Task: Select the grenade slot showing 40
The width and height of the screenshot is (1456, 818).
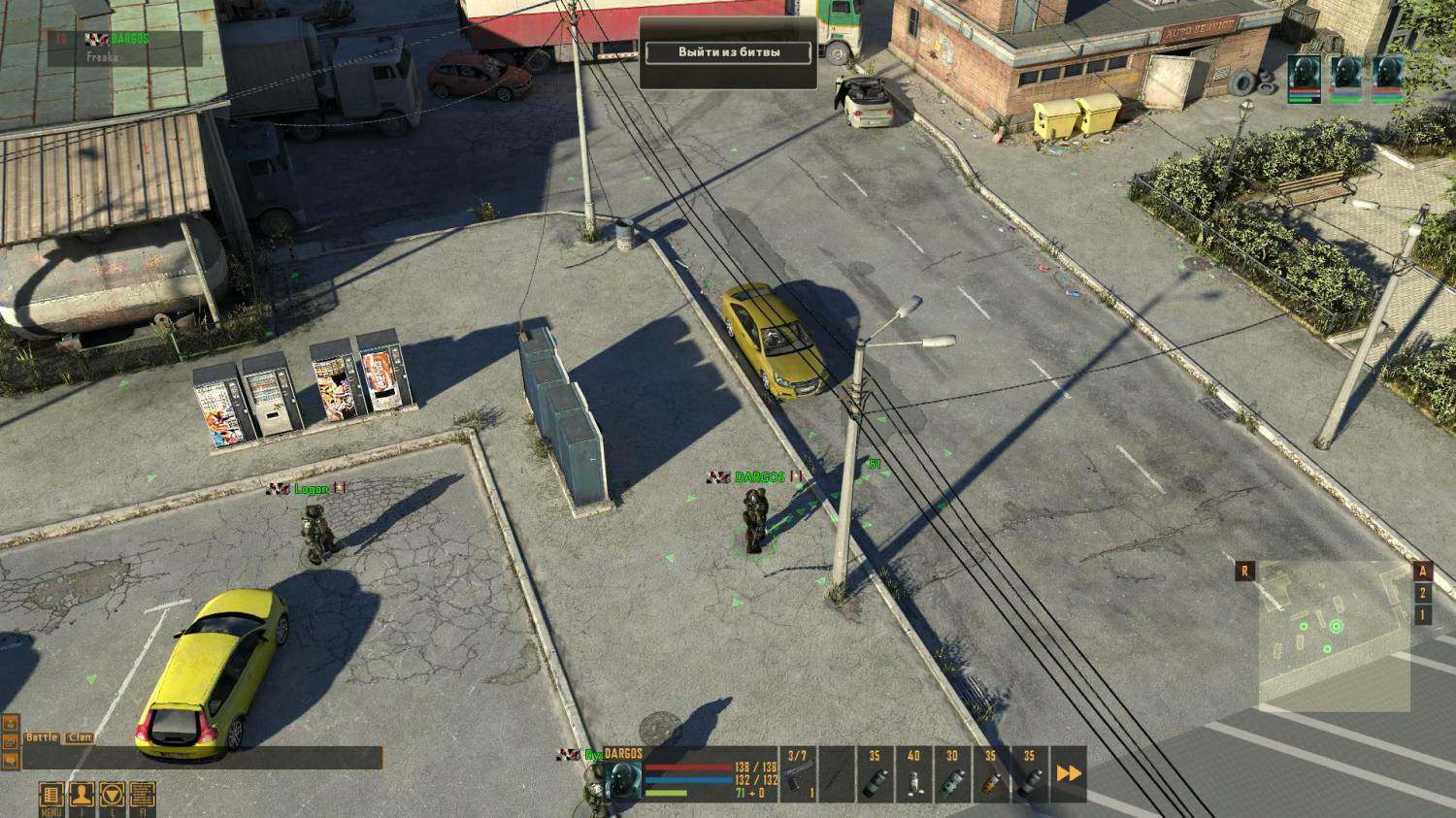Action: (913, 775)
